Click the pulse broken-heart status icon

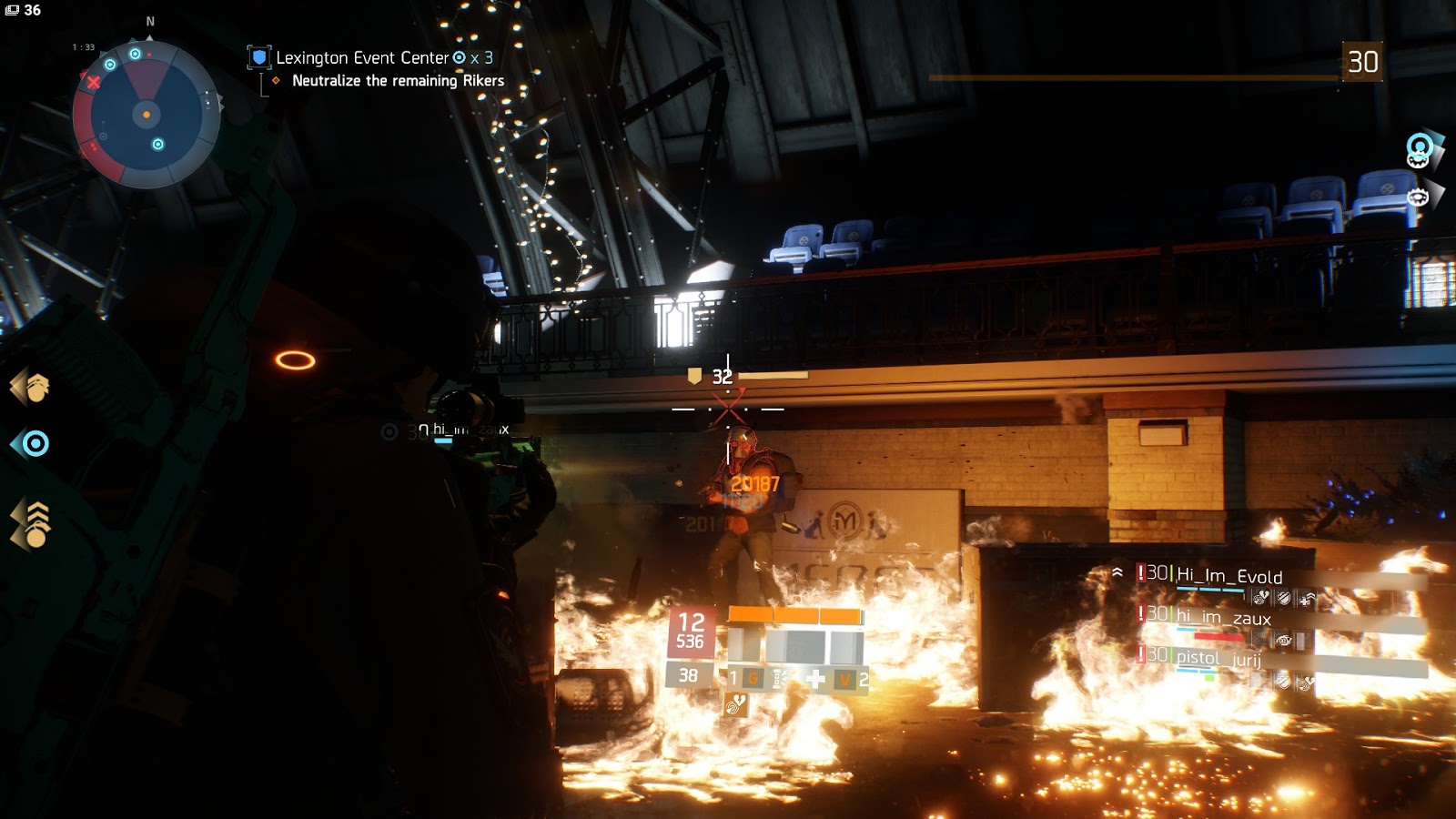tap(735, 703)
